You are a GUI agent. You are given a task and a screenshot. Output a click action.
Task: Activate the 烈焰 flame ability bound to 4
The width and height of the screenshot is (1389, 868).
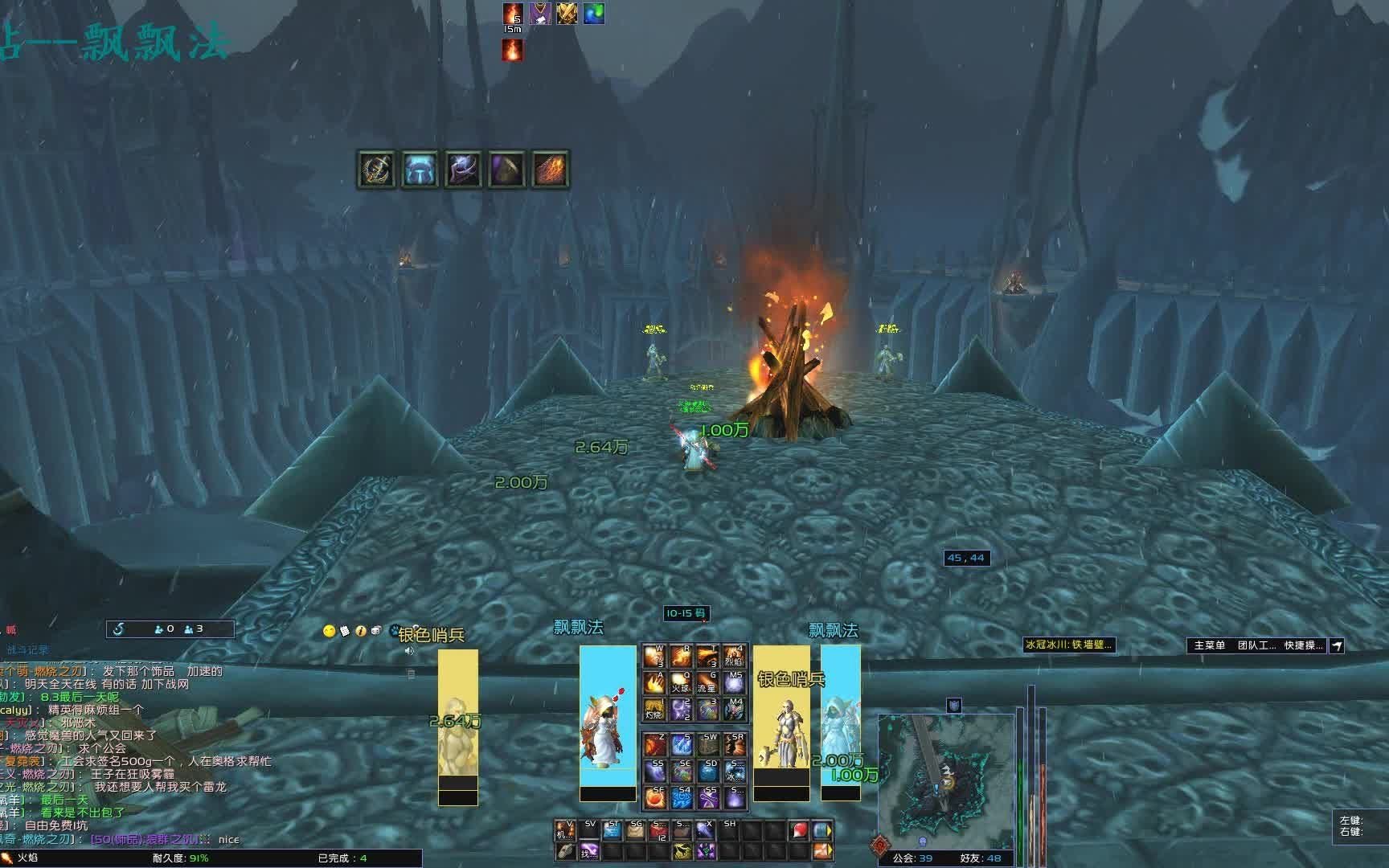click(x=733, y=657)
